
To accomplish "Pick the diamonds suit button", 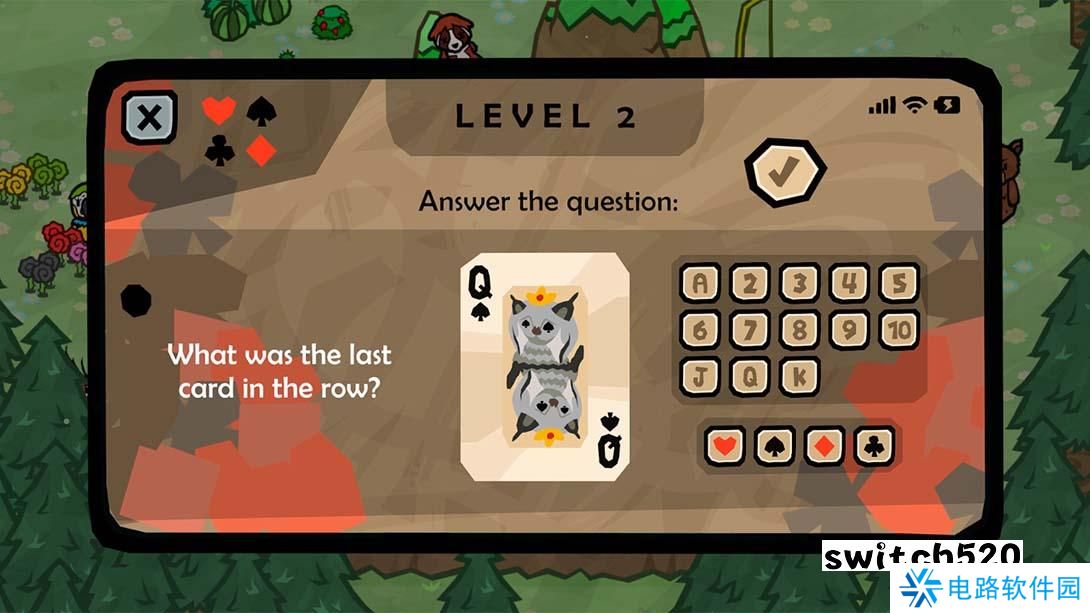I will point(824,445).
